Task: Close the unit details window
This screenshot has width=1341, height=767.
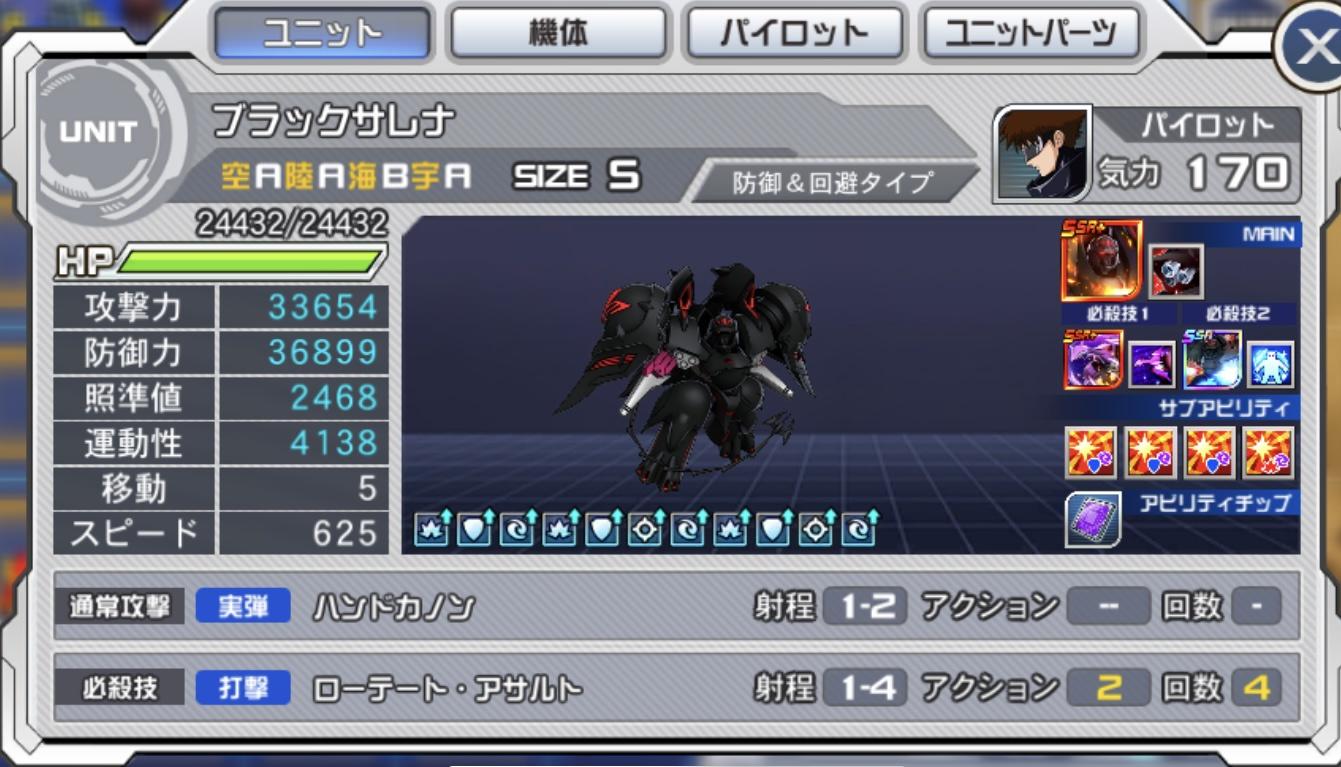Action: [x=1313, y=48]
